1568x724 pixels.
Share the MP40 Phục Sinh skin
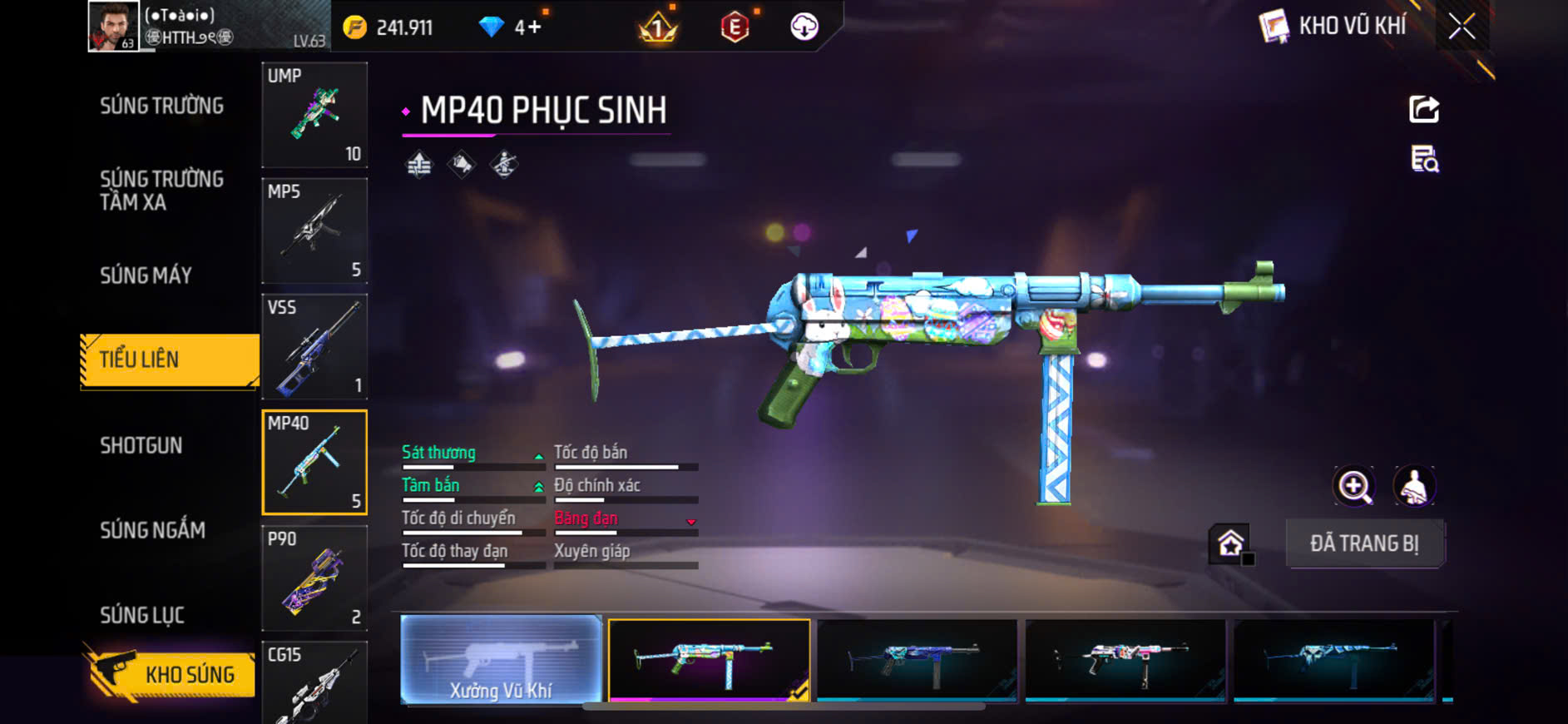click(1423, 109)
